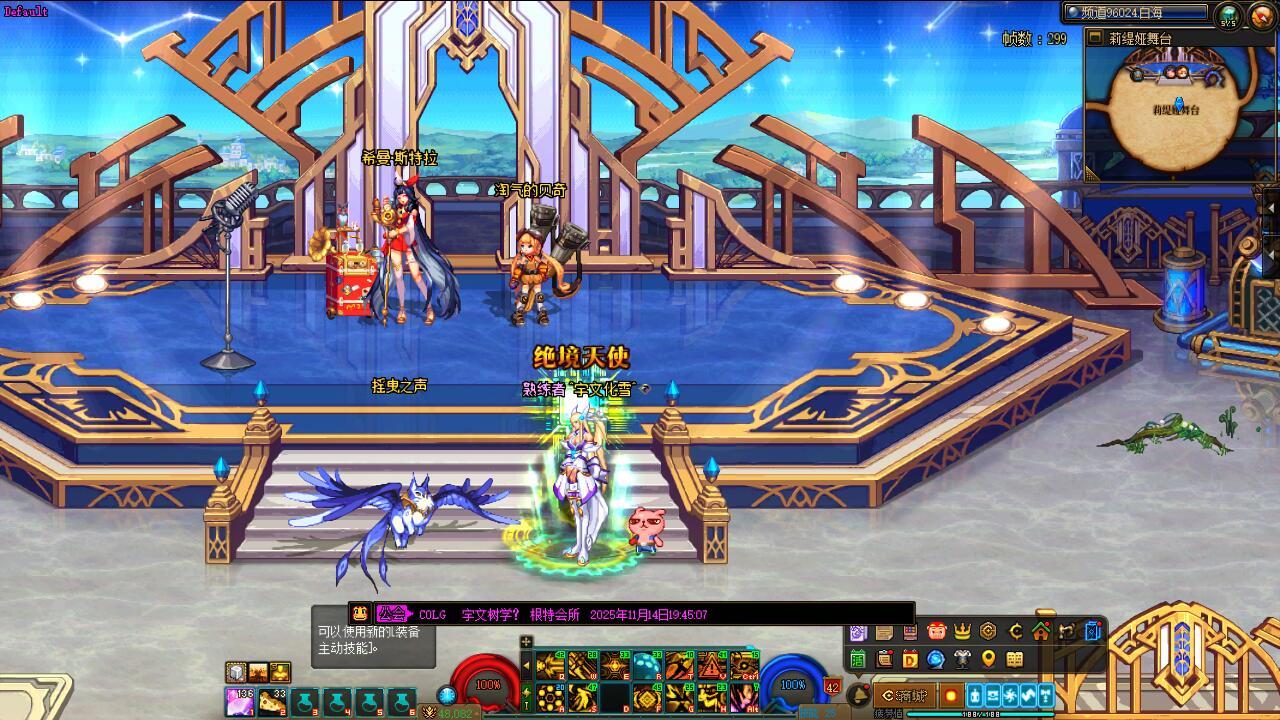Viewport: 1280px width, 720px height.
Task: Click the blue crystal orb icon
Action: coord(936,659)
